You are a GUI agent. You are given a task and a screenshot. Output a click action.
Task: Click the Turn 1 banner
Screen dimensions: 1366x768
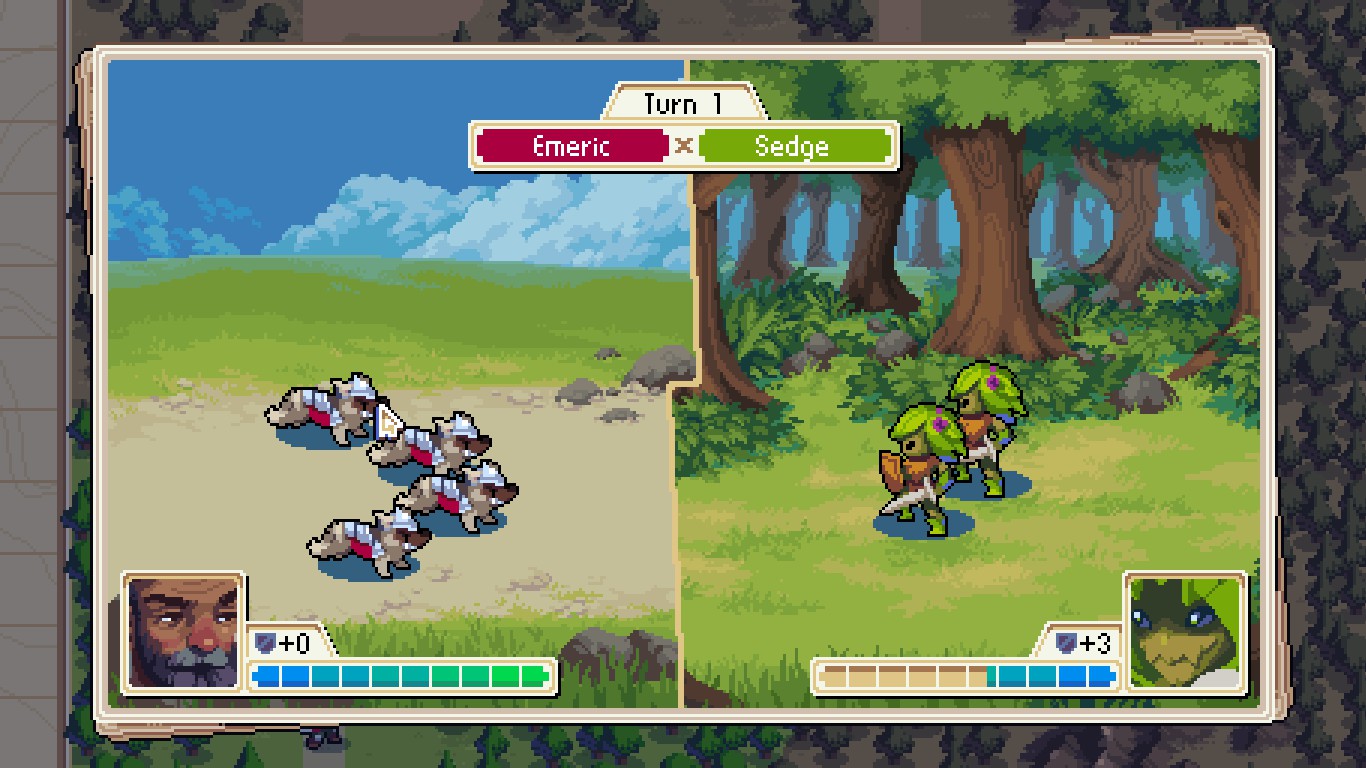coord(683,104)
